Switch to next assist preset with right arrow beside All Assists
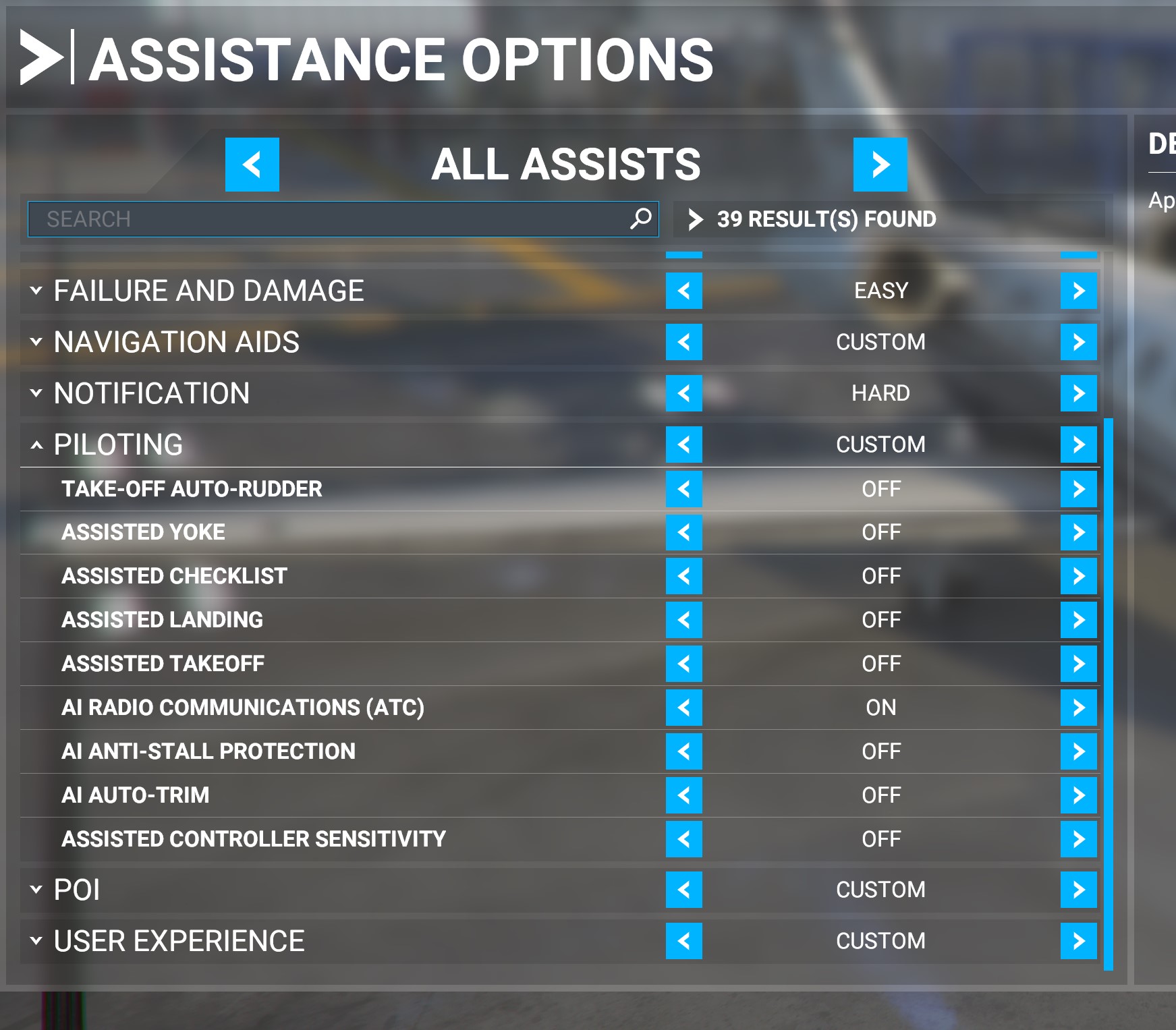Screen dimensions: 1176x1030 (880, 165)
